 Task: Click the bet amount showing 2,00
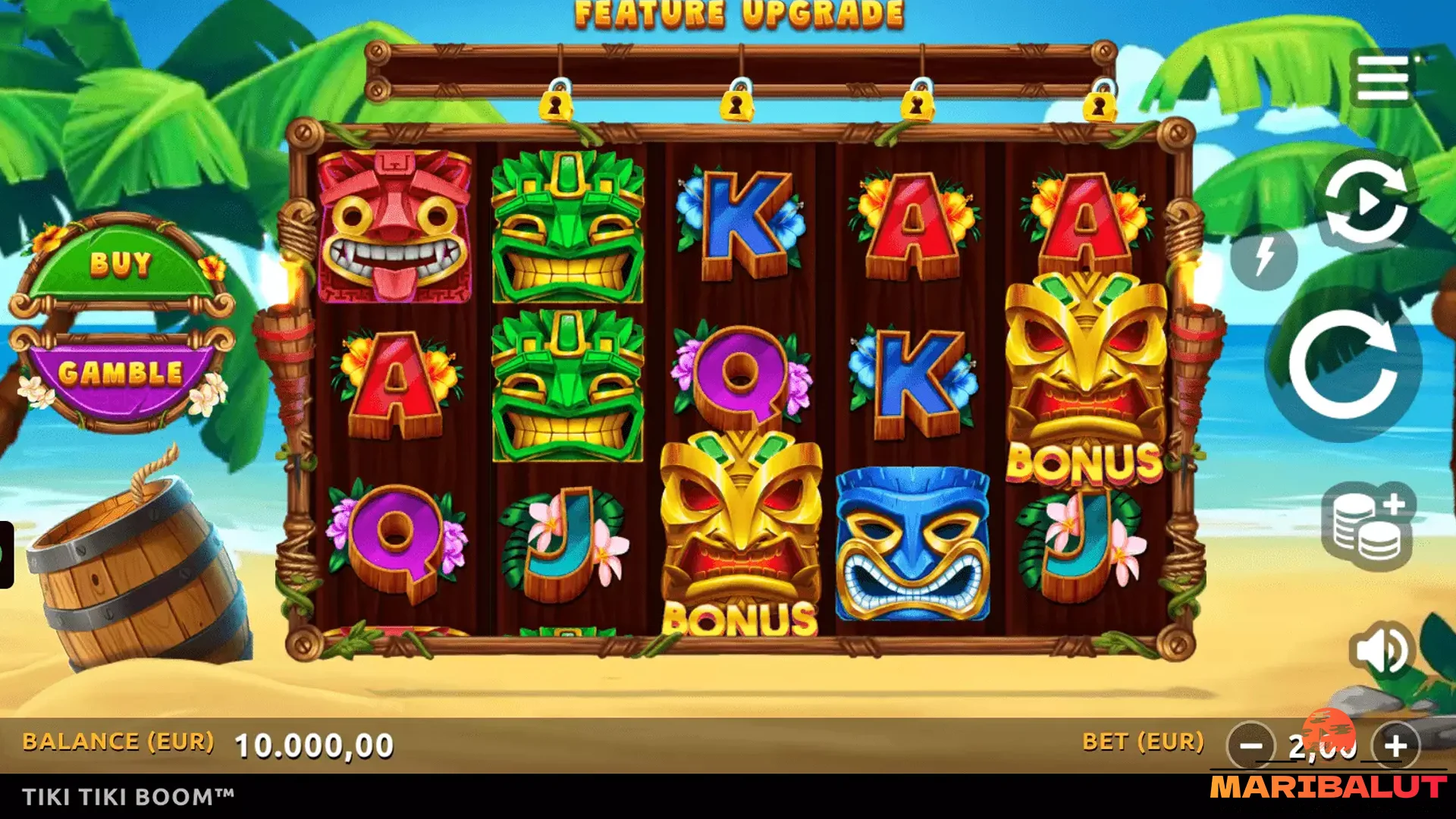tap(1325, 747)
